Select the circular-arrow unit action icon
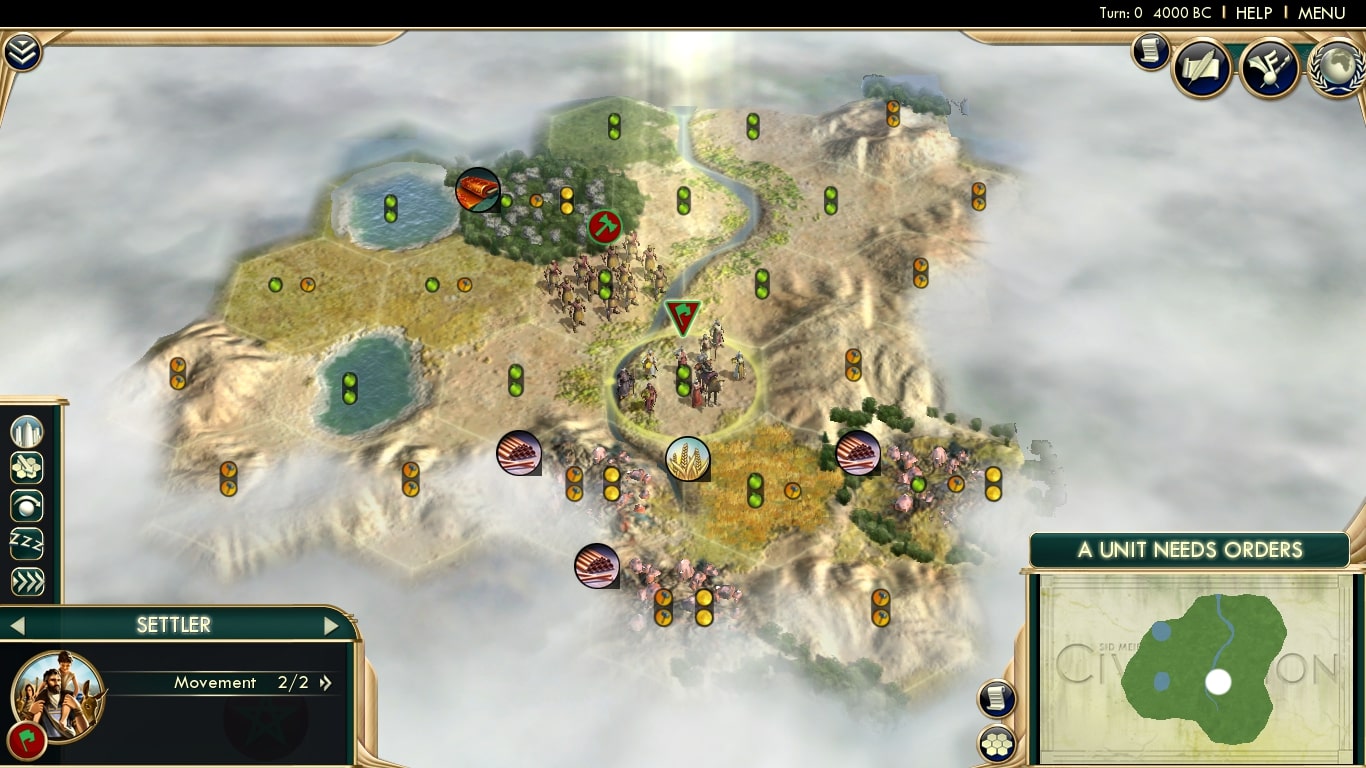Screen dimensions: 1366x768 pos(25,506)
